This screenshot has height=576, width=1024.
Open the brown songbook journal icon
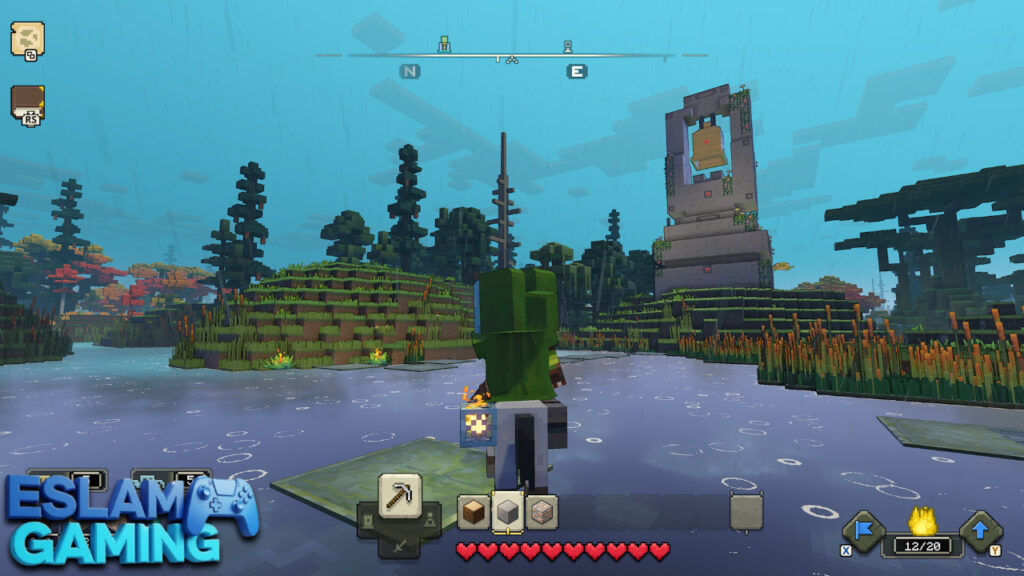27,103
